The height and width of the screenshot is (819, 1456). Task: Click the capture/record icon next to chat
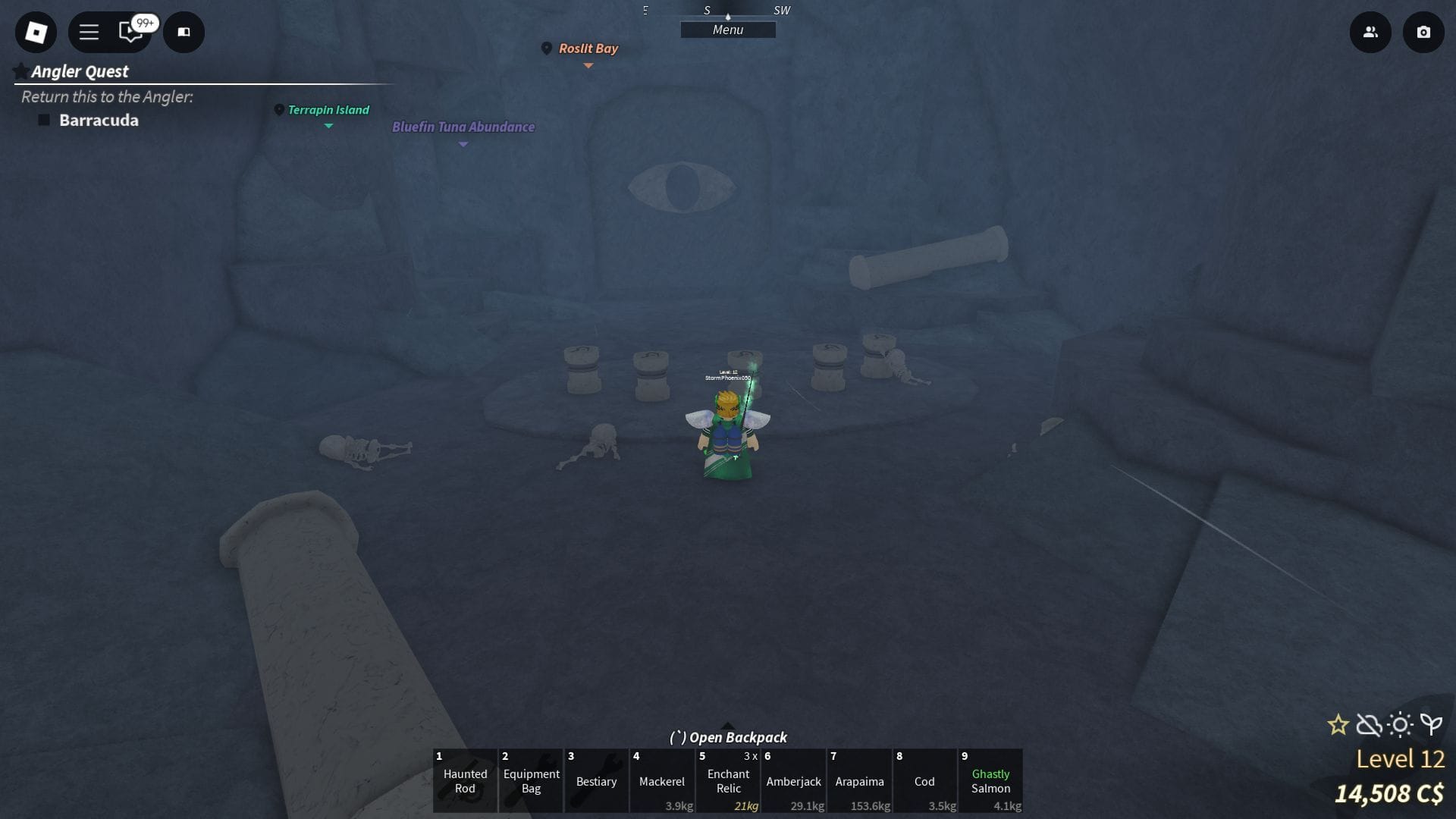point(184,33)
